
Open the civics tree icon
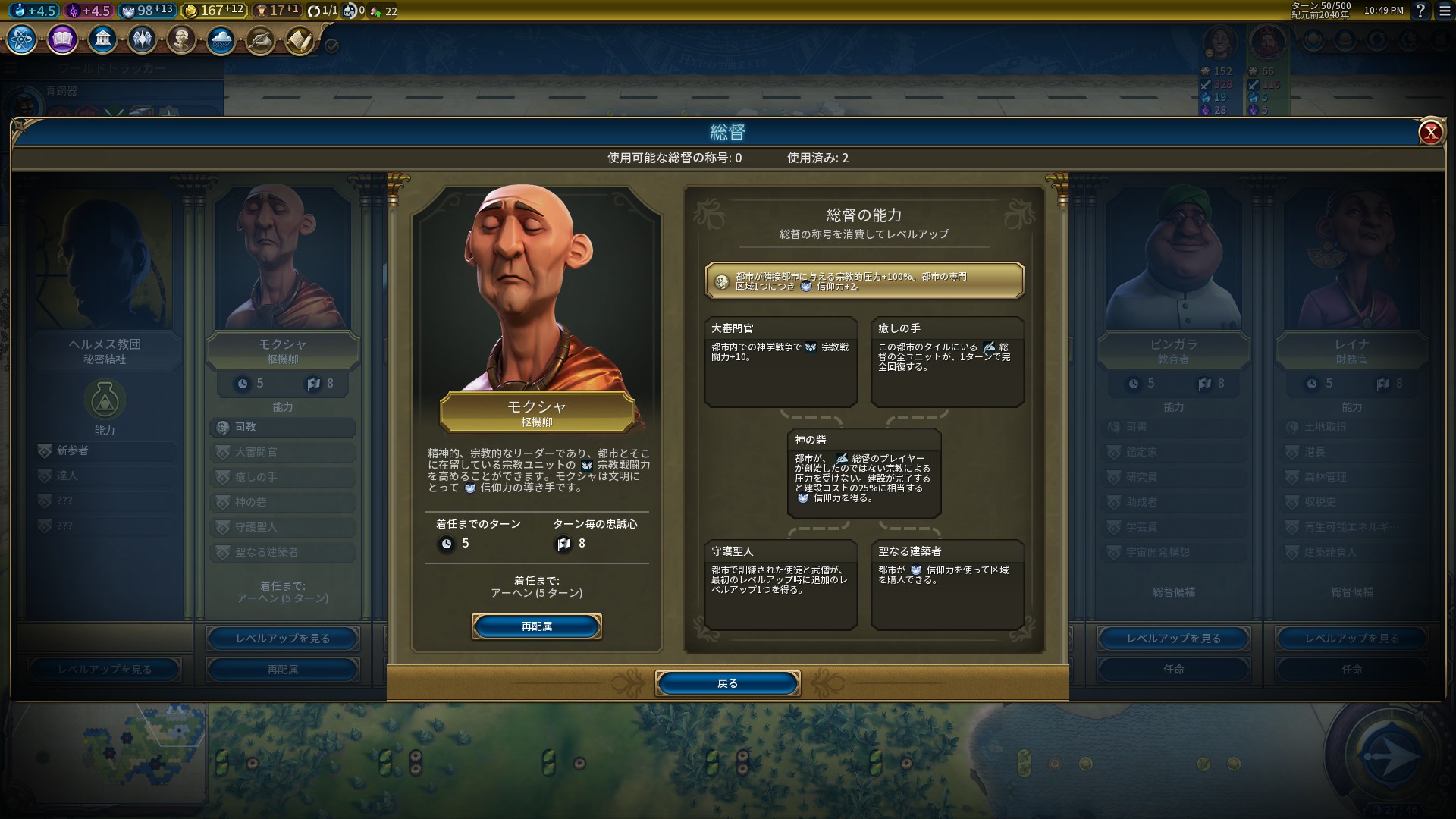point(62,39)
